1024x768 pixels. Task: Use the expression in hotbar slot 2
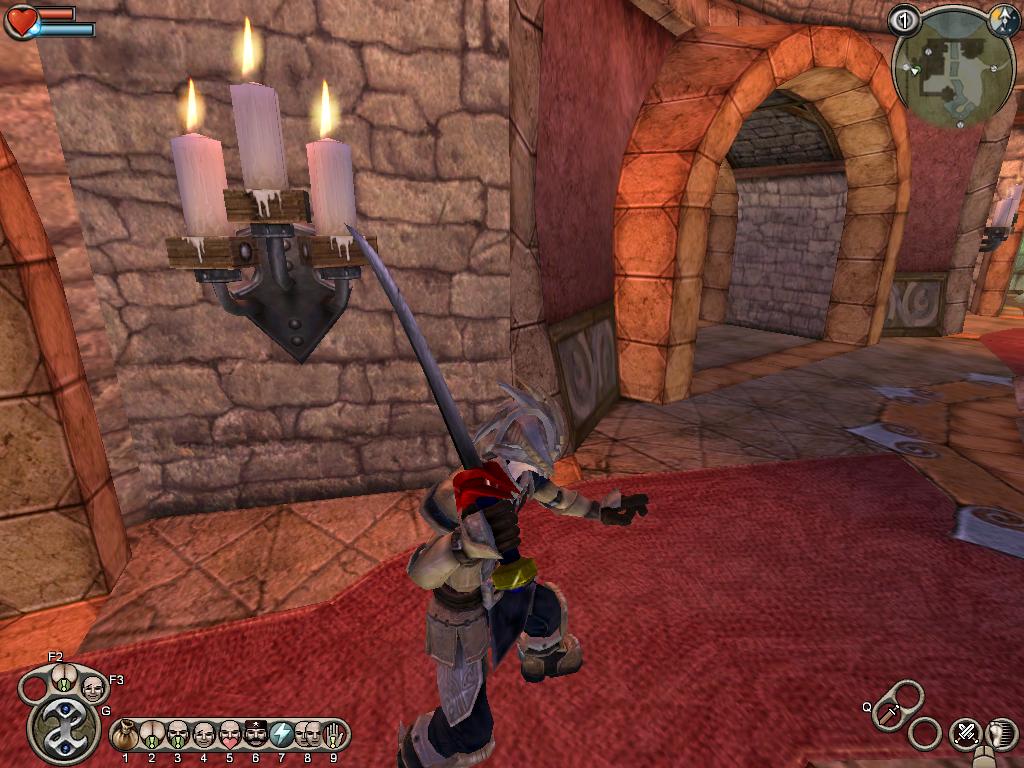(152, 735)
